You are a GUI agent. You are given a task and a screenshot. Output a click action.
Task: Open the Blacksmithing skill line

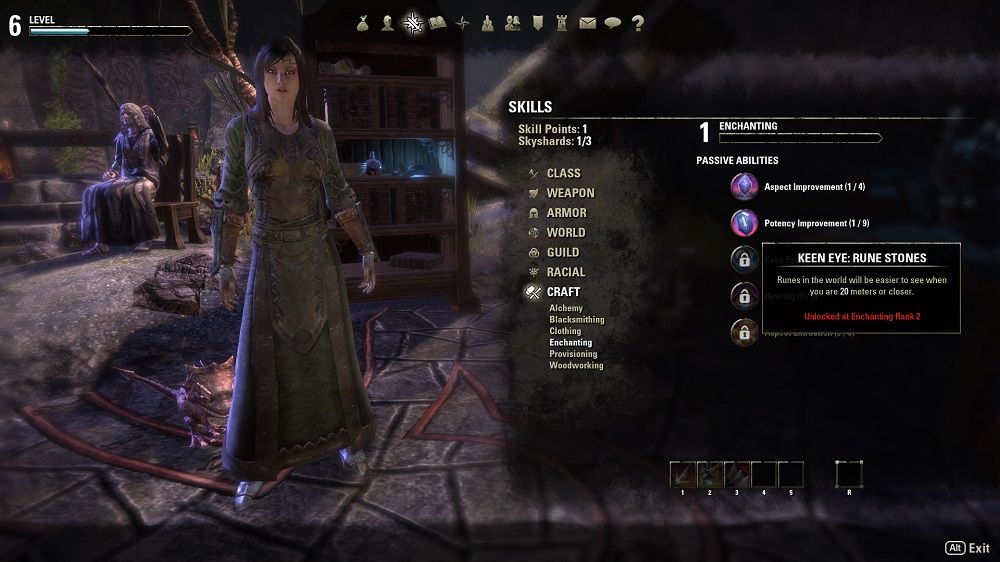click(x=577, y=320)
